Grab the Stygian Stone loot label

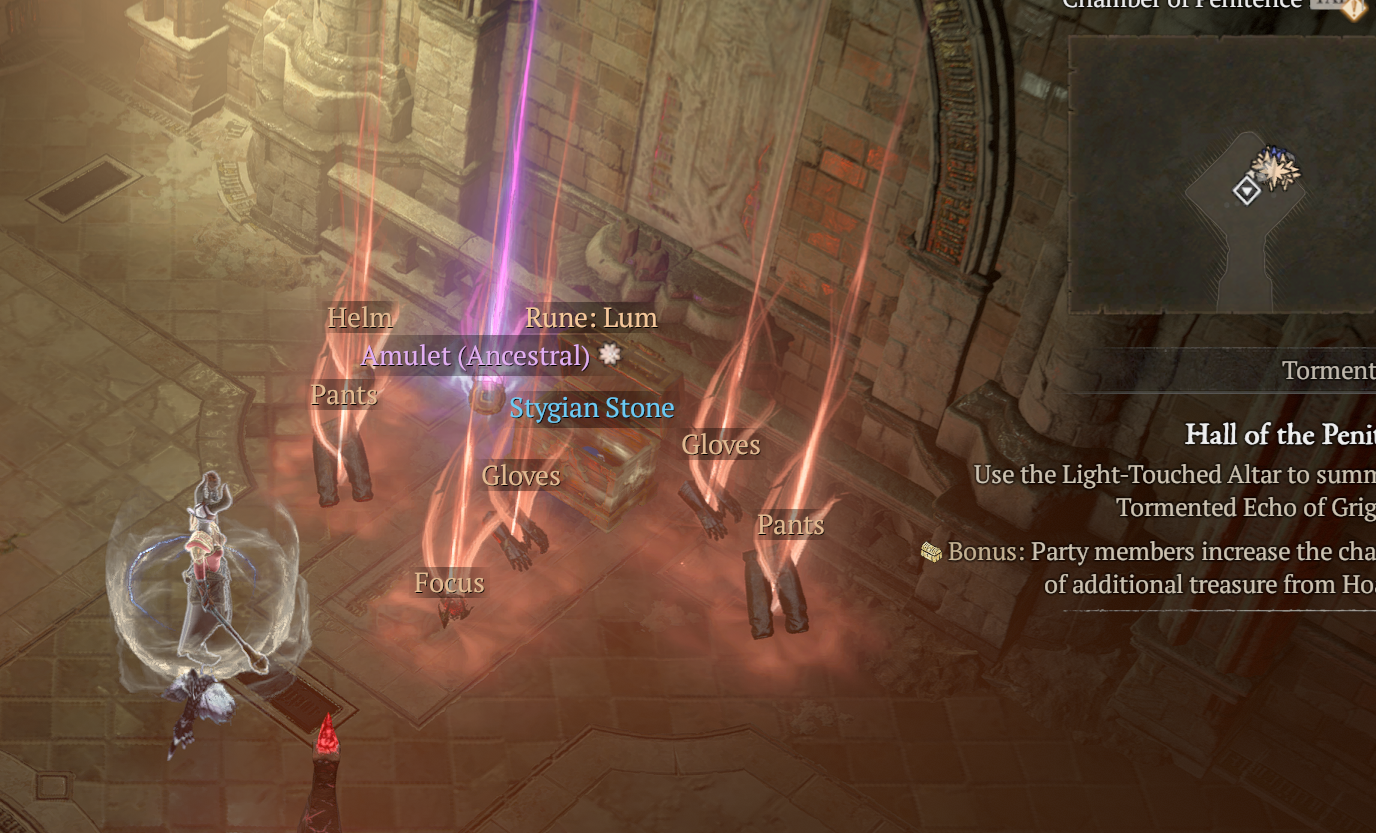(591, 408)
